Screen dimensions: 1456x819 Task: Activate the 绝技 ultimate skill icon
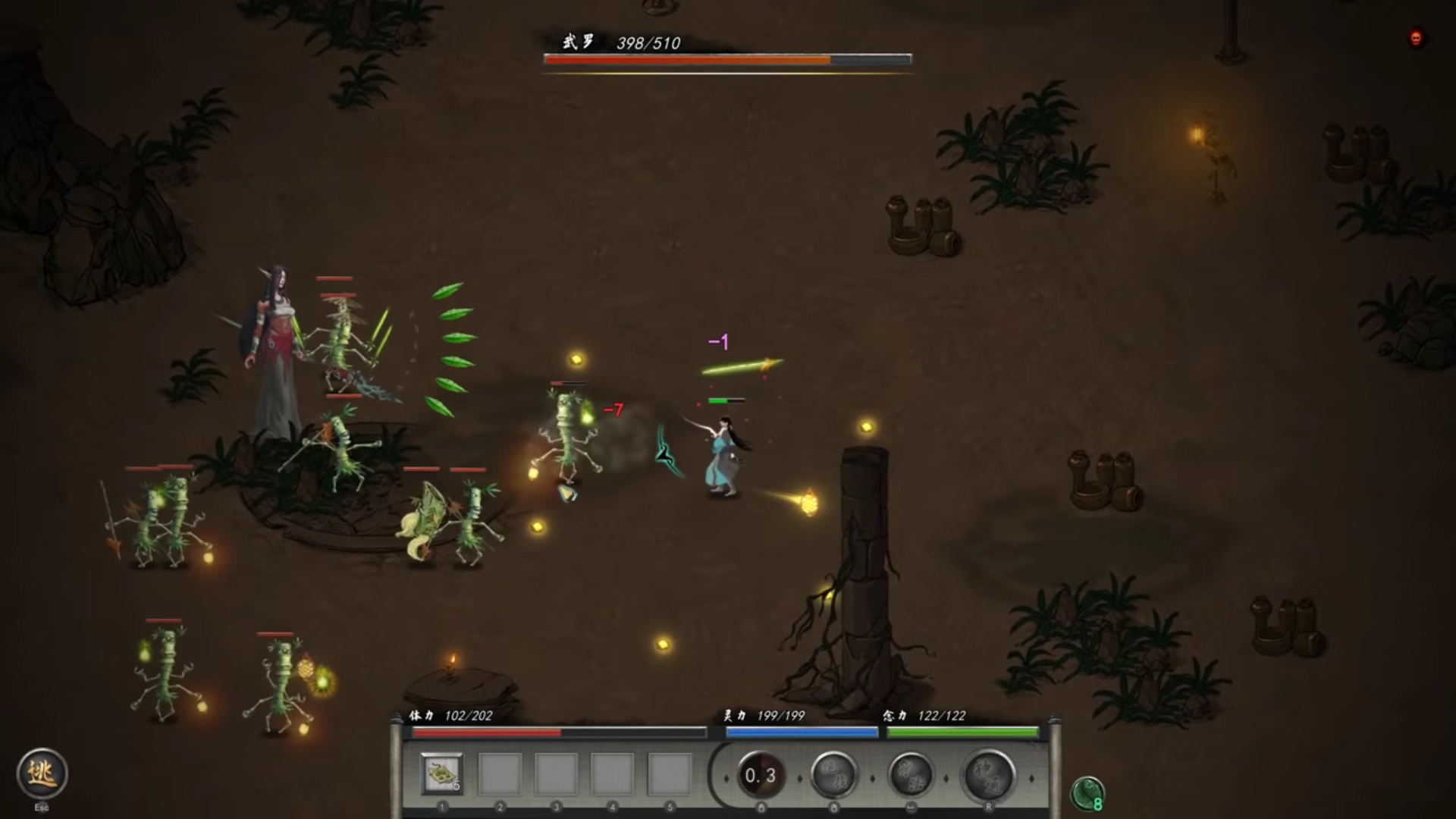(834, 775)
